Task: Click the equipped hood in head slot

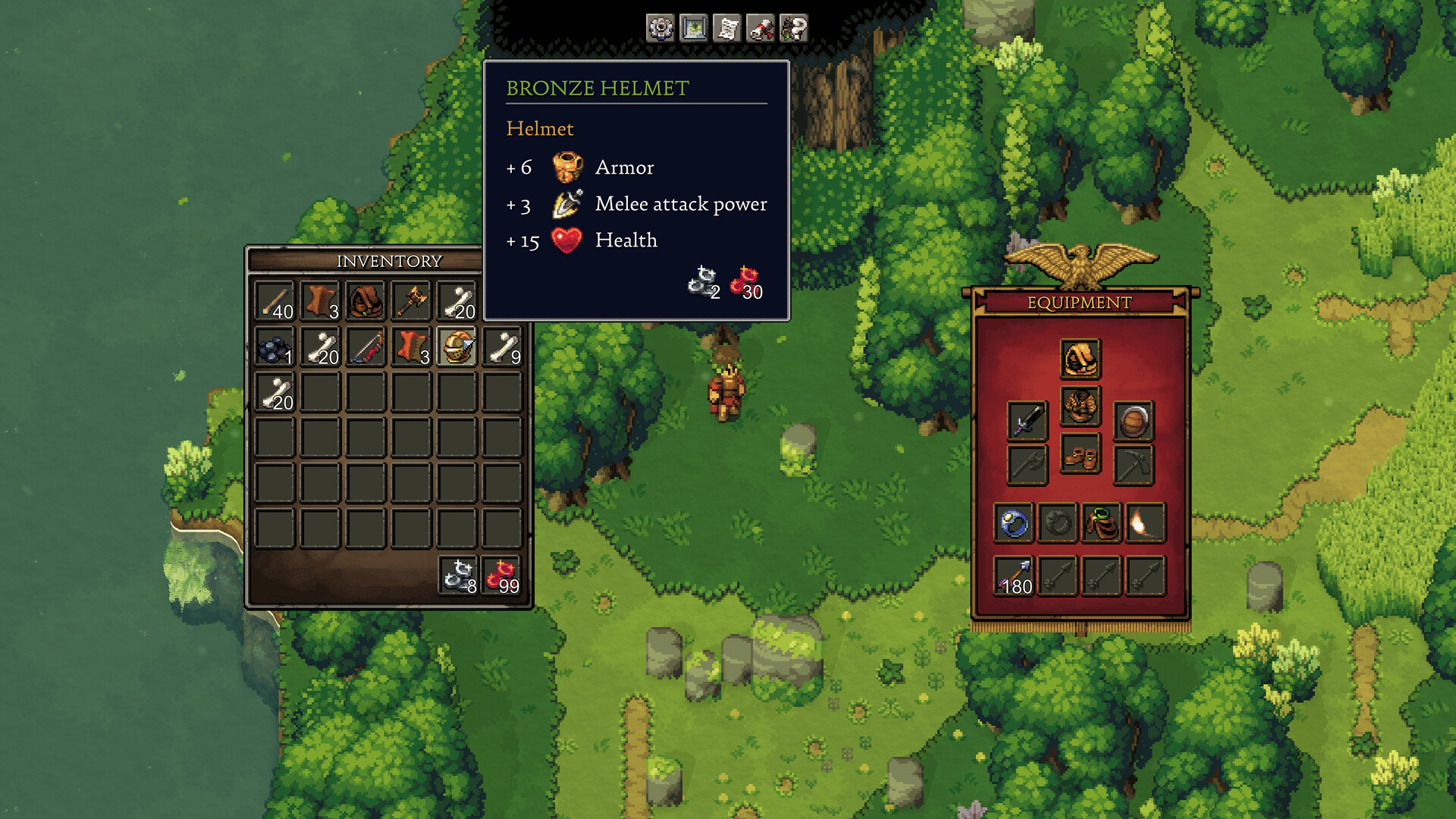Action: pos(1080,359)
